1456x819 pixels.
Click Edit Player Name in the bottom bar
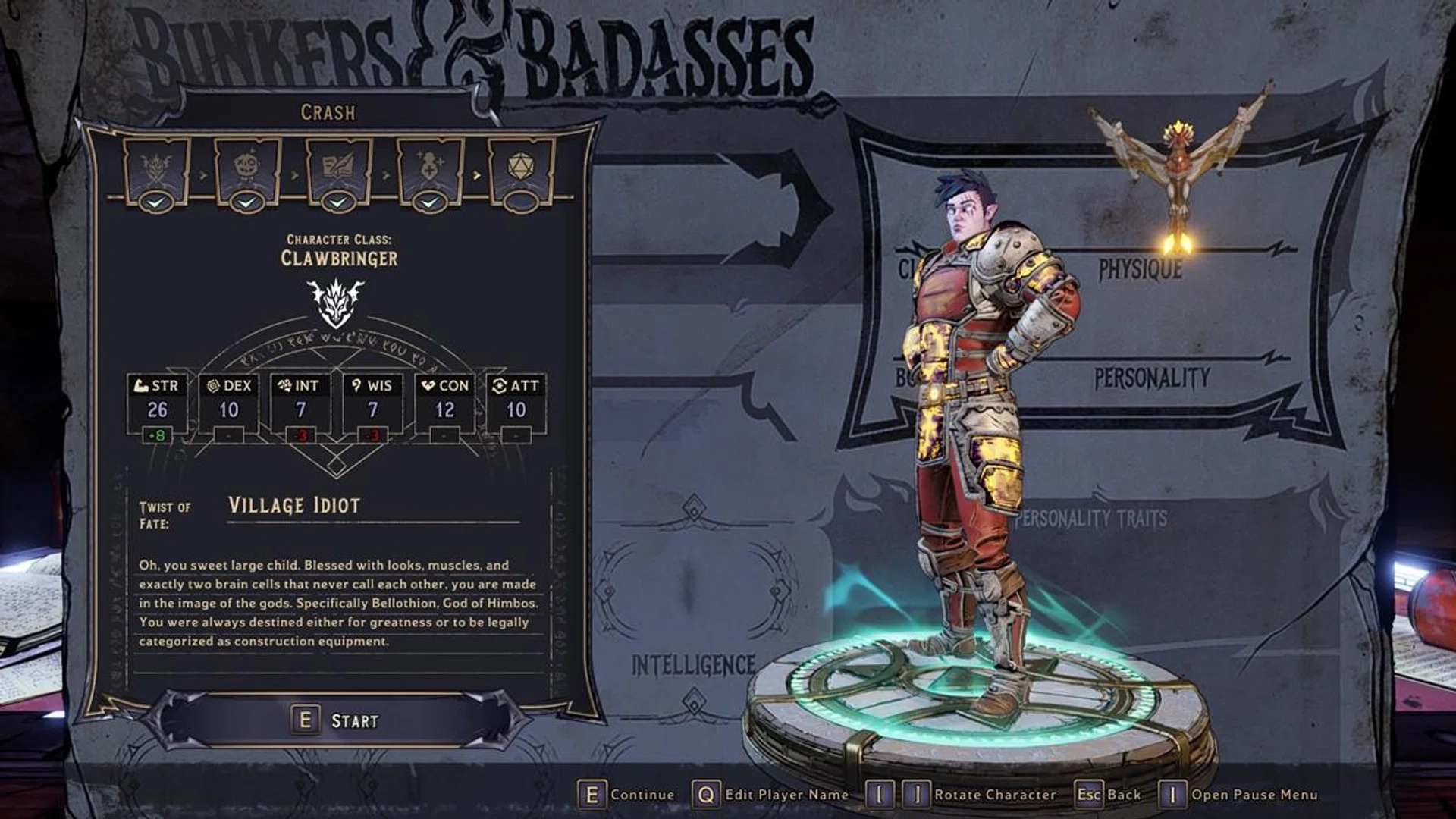pyautogui.click(x=771, y=795)
